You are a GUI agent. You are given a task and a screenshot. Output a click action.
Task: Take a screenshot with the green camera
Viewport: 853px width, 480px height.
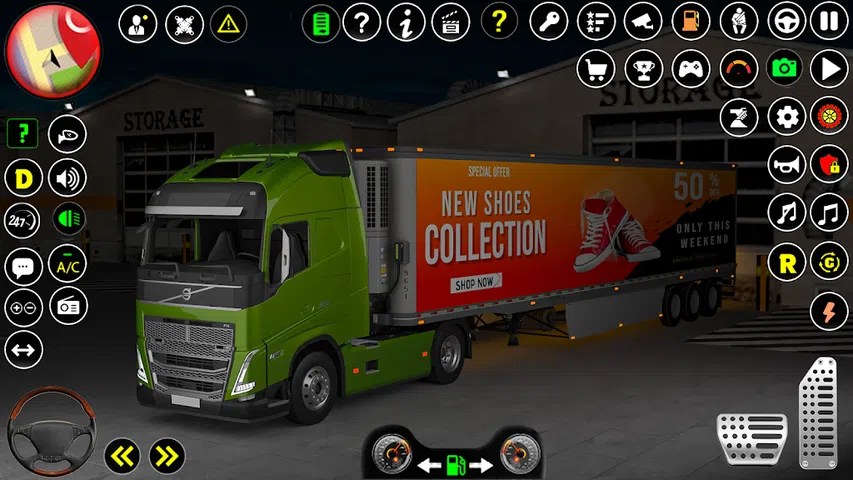[x=784, y=68]
